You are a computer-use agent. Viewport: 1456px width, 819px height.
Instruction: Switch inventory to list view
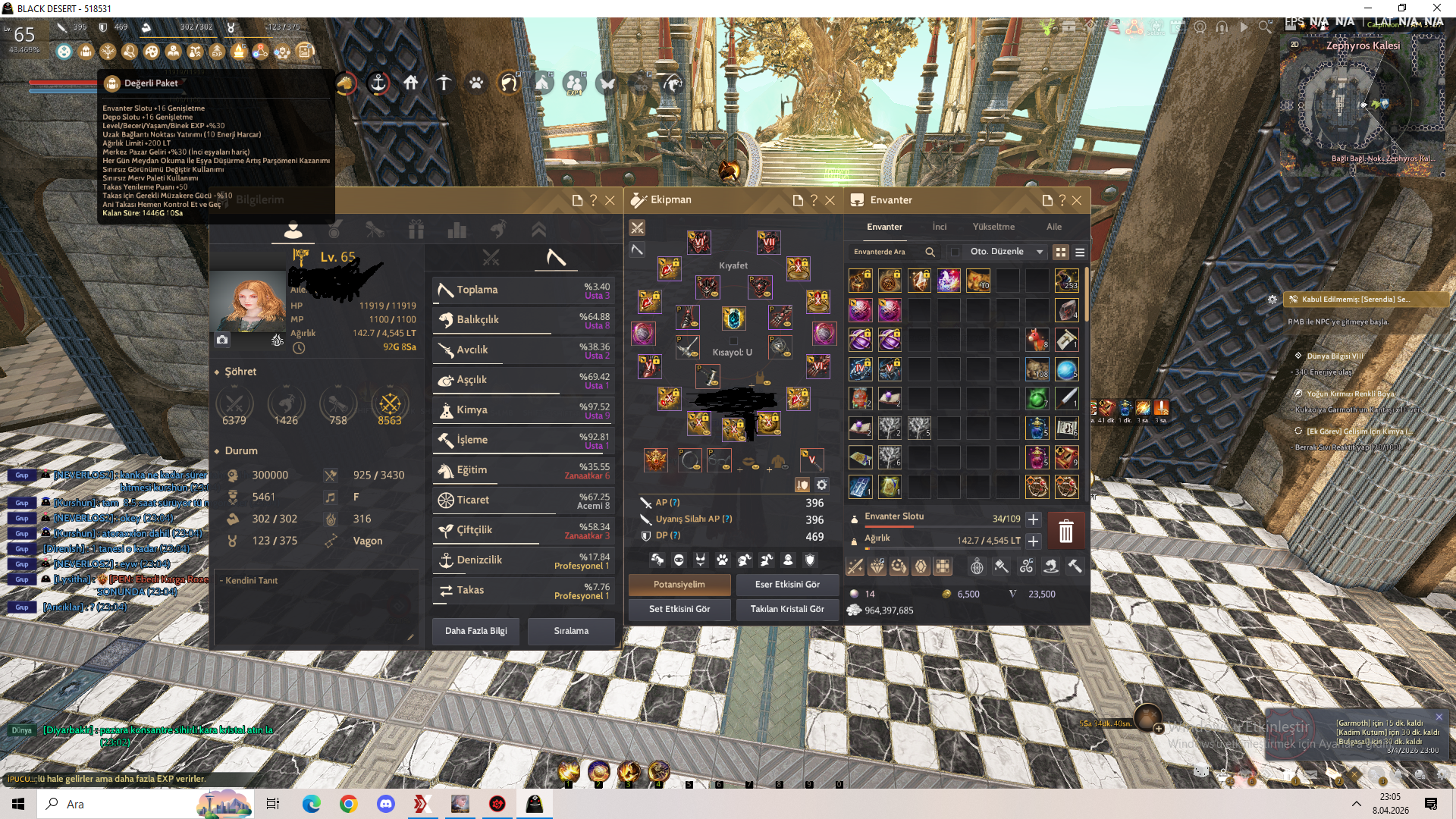click(1079, 252)
